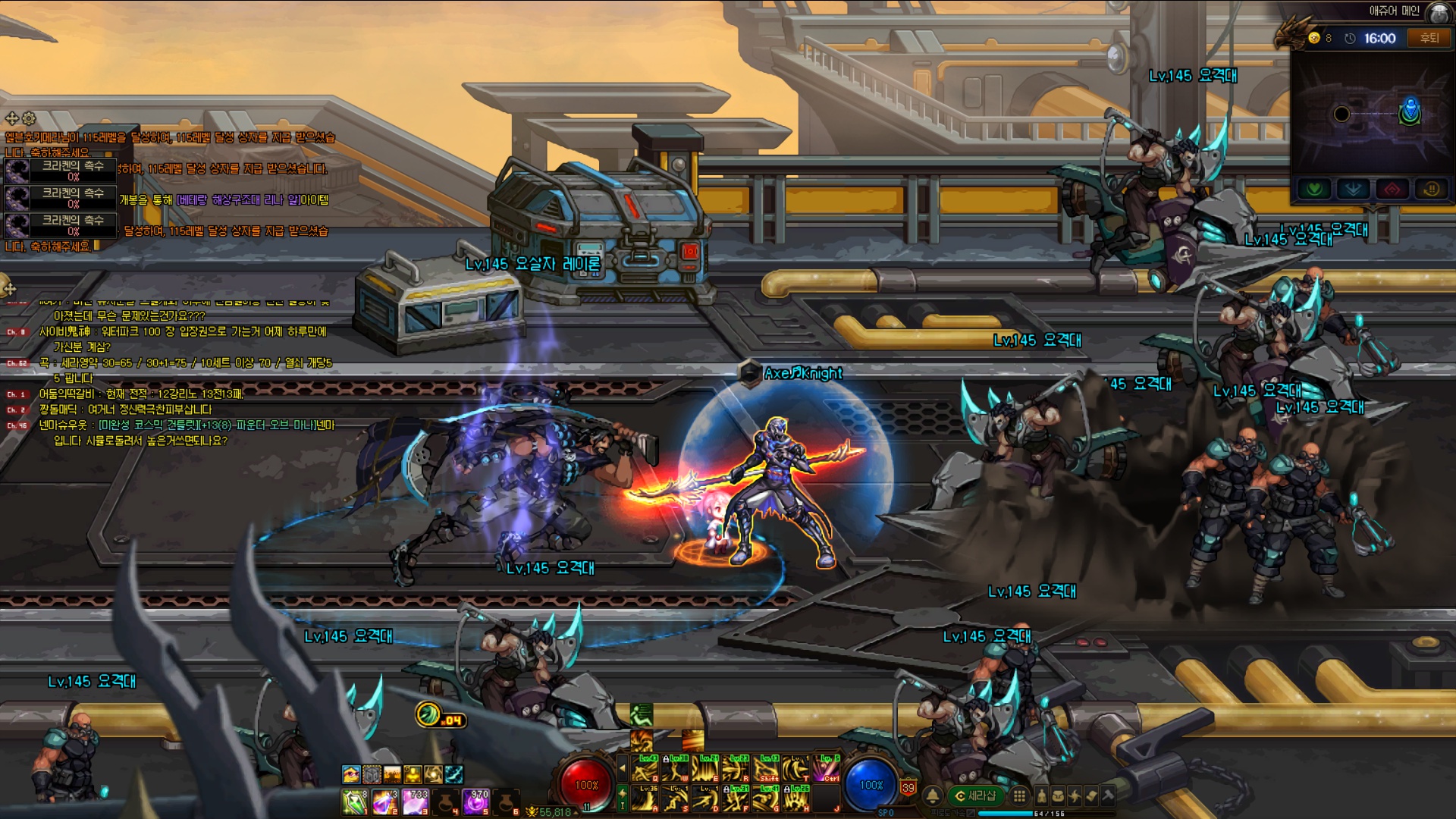Activate the Lv.43 skill on Q

click(645, 769)
